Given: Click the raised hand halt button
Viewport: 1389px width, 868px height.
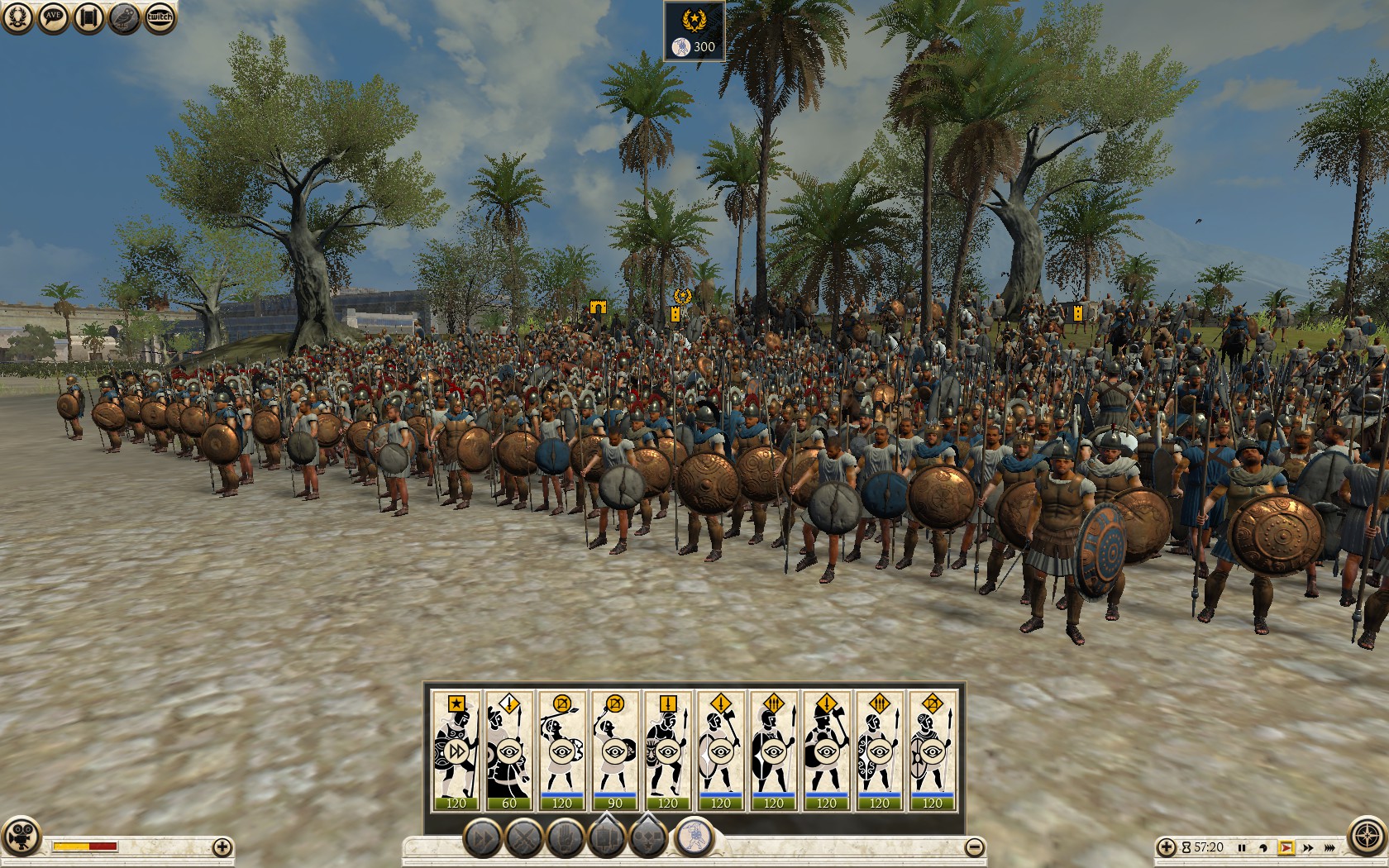Looking at the screenshot, I should click(566, 839).
